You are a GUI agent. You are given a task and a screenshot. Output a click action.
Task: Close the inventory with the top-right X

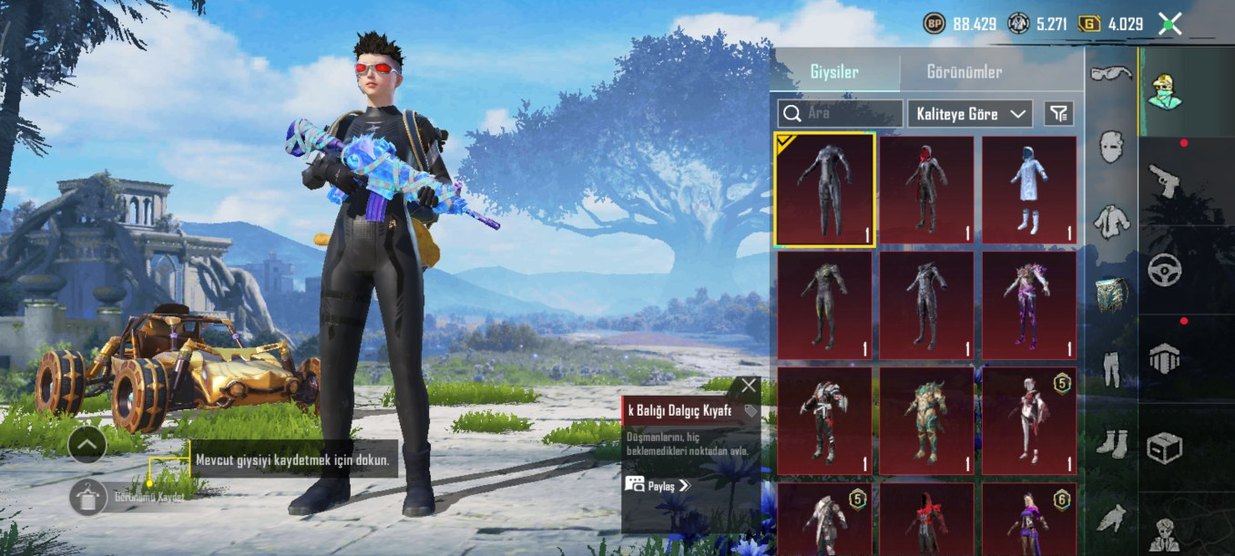pyautogui.click(x=1169, y=23)
